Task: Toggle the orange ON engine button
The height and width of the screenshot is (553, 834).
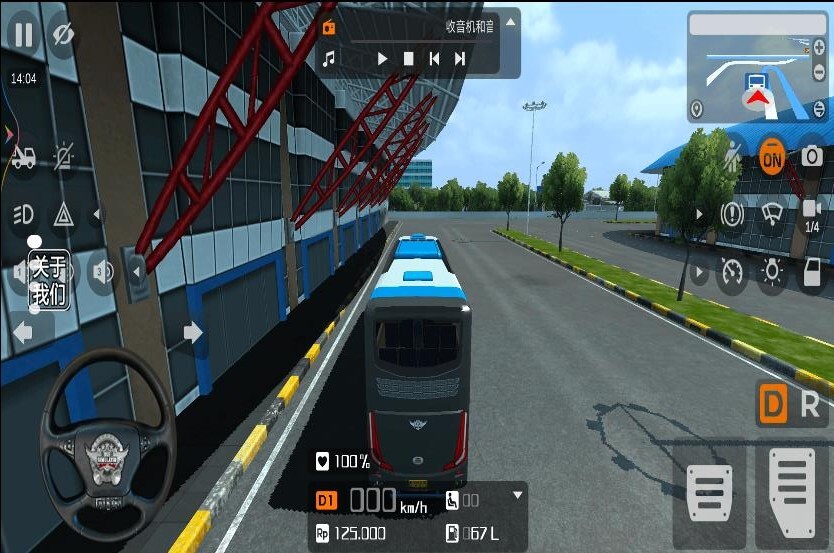Action: 771,157
